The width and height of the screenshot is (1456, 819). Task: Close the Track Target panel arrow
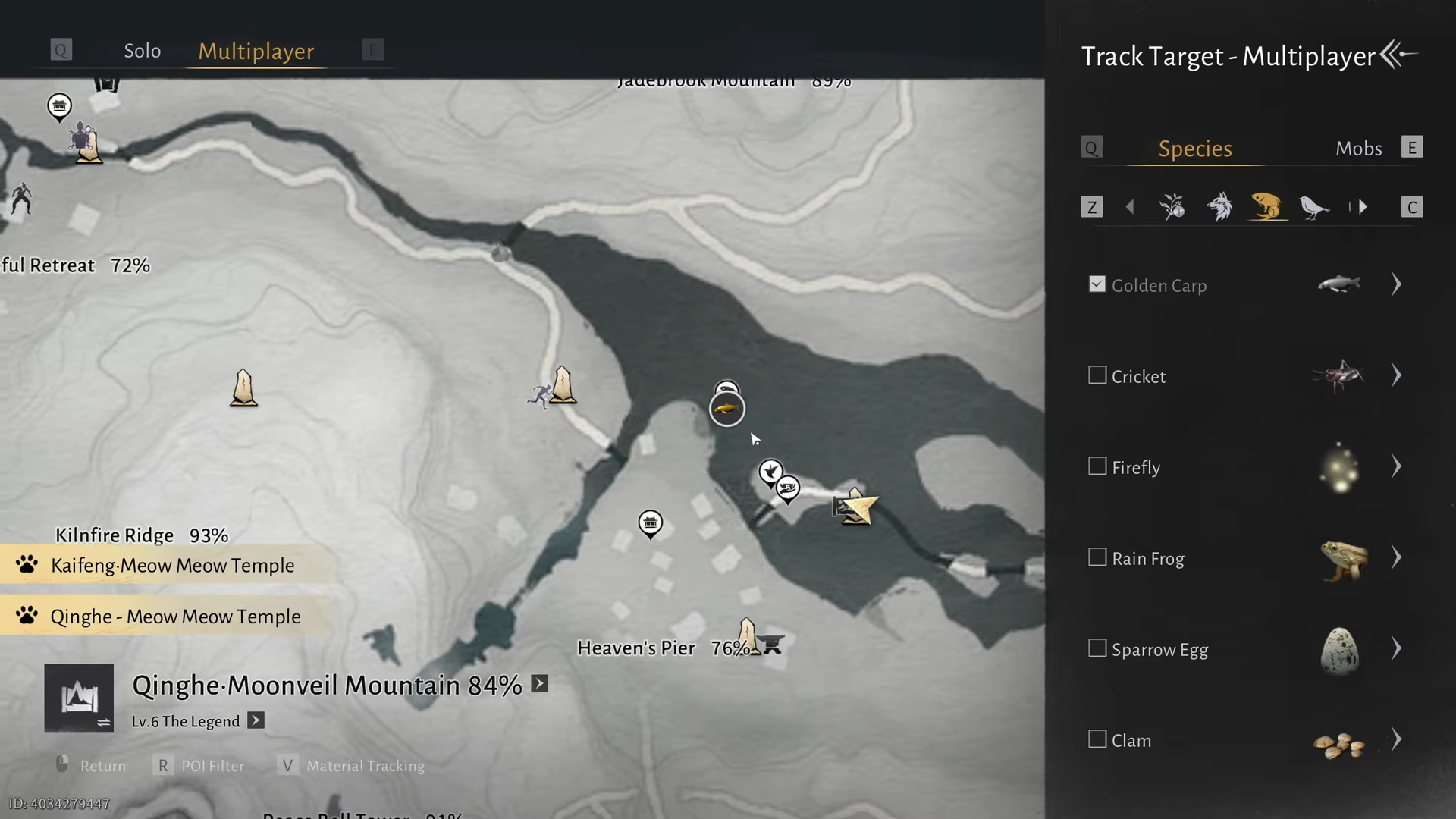[1398, 55]
